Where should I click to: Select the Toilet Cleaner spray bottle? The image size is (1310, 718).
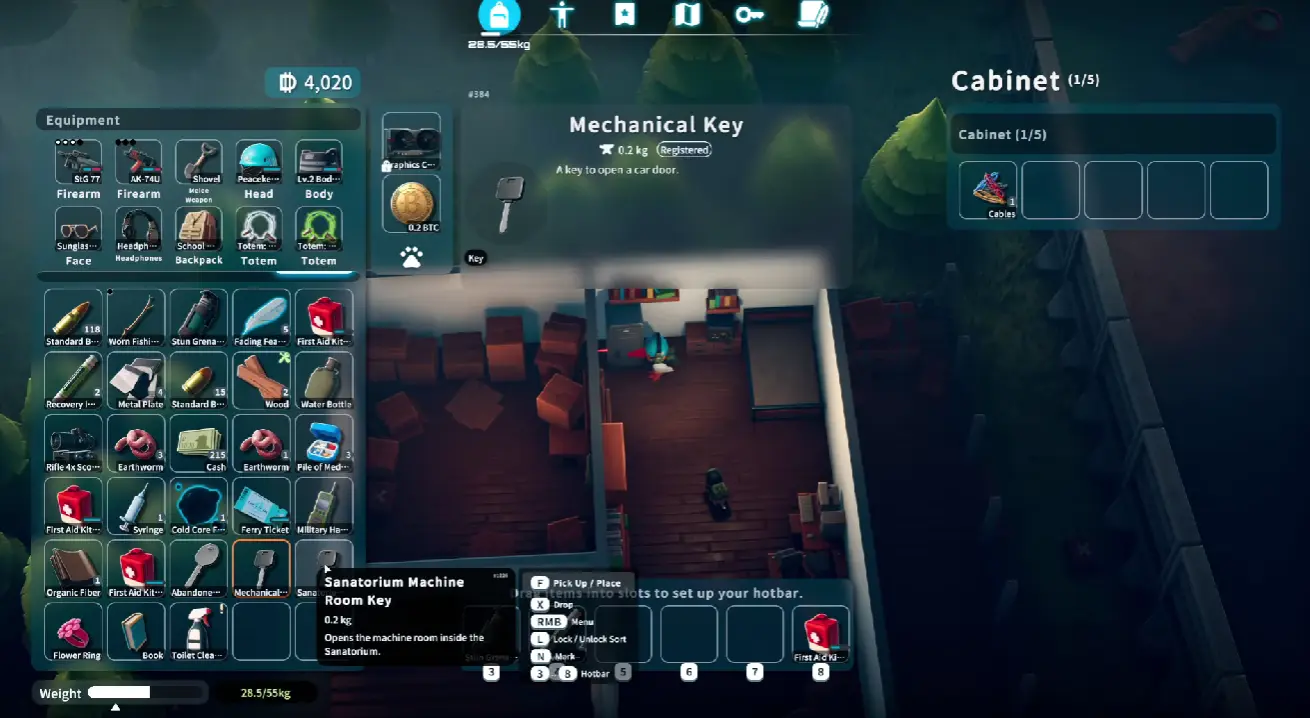click(x=198, y=631)
